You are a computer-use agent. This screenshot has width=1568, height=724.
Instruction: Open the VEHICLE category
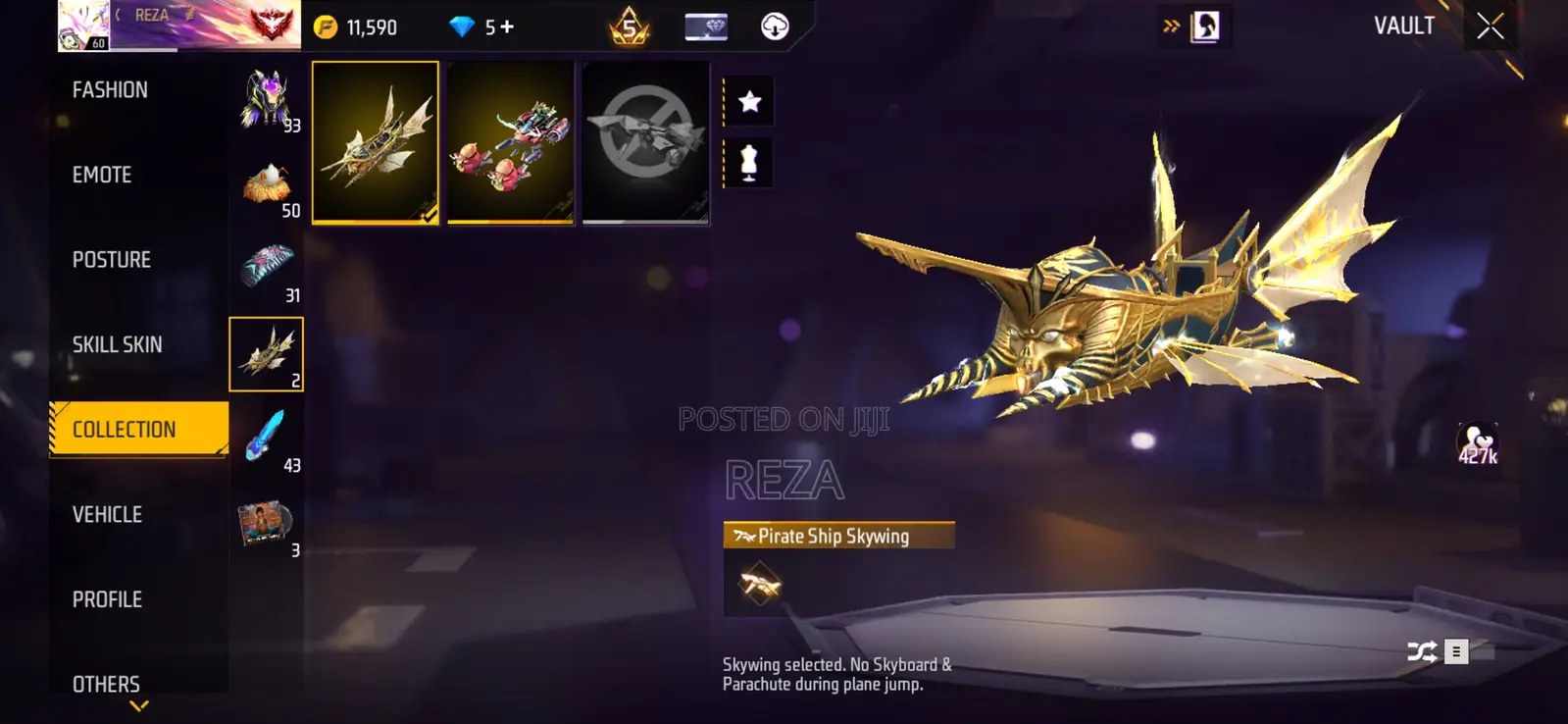(x=106, y=514)
